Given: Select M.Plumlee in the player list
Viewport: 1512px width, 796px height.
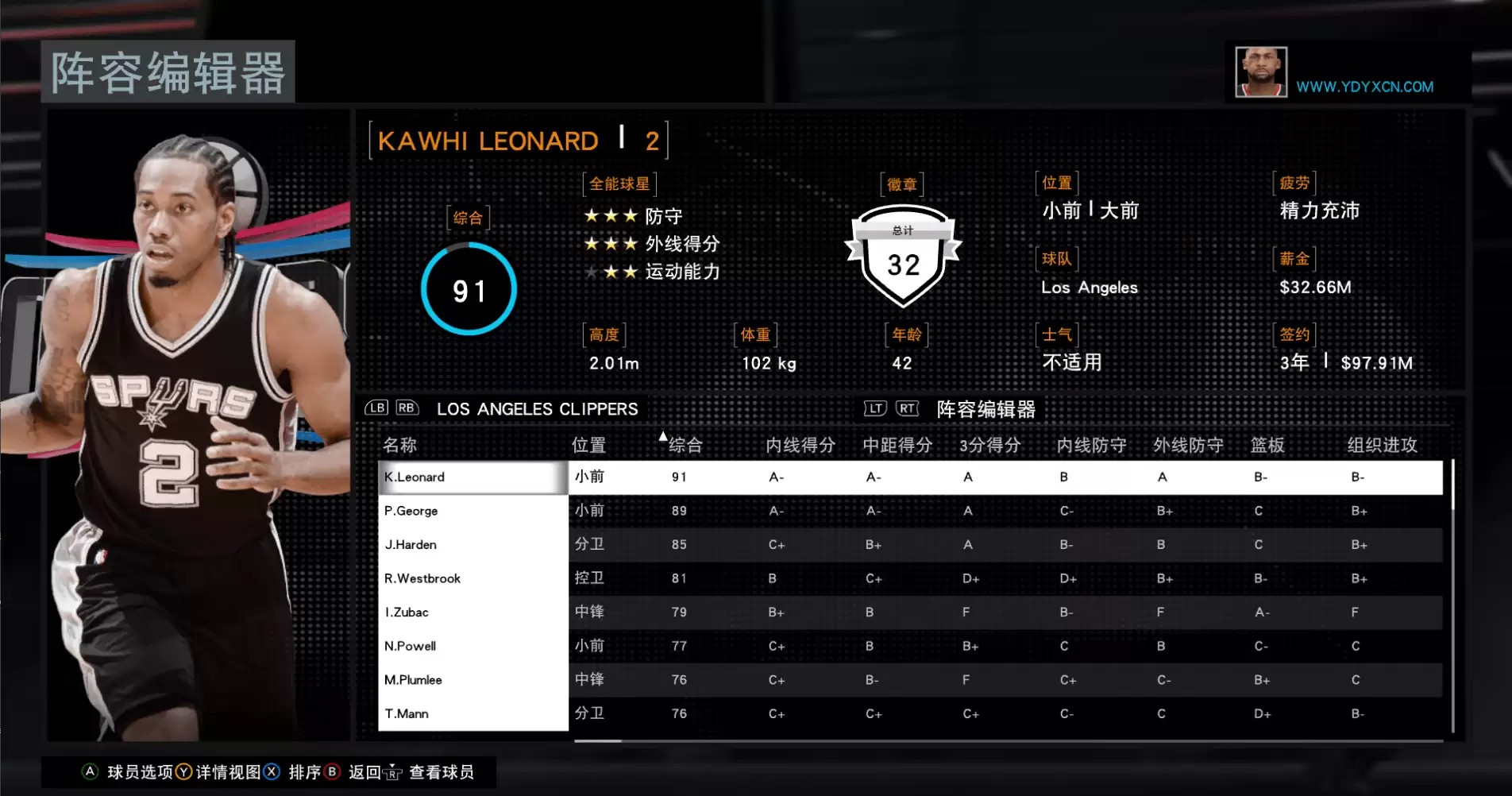Looking at the screenshot, I should [x=472, y=680].
